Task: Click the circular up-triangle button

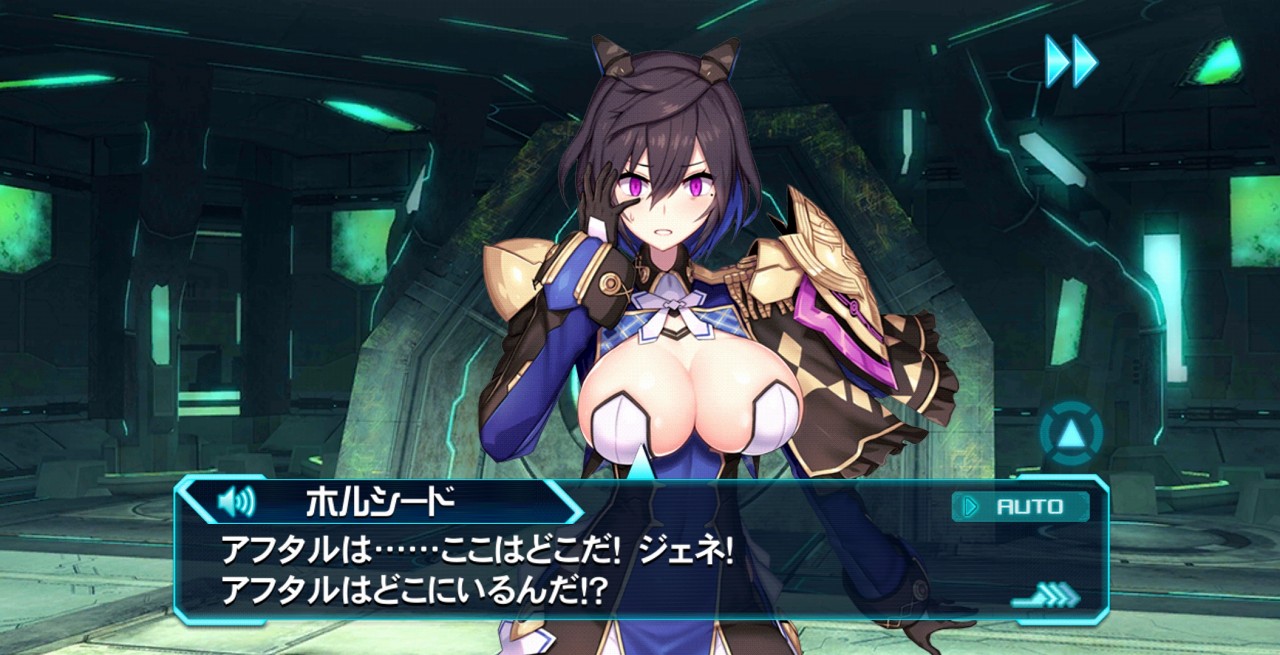Action: coord(1071,434)
